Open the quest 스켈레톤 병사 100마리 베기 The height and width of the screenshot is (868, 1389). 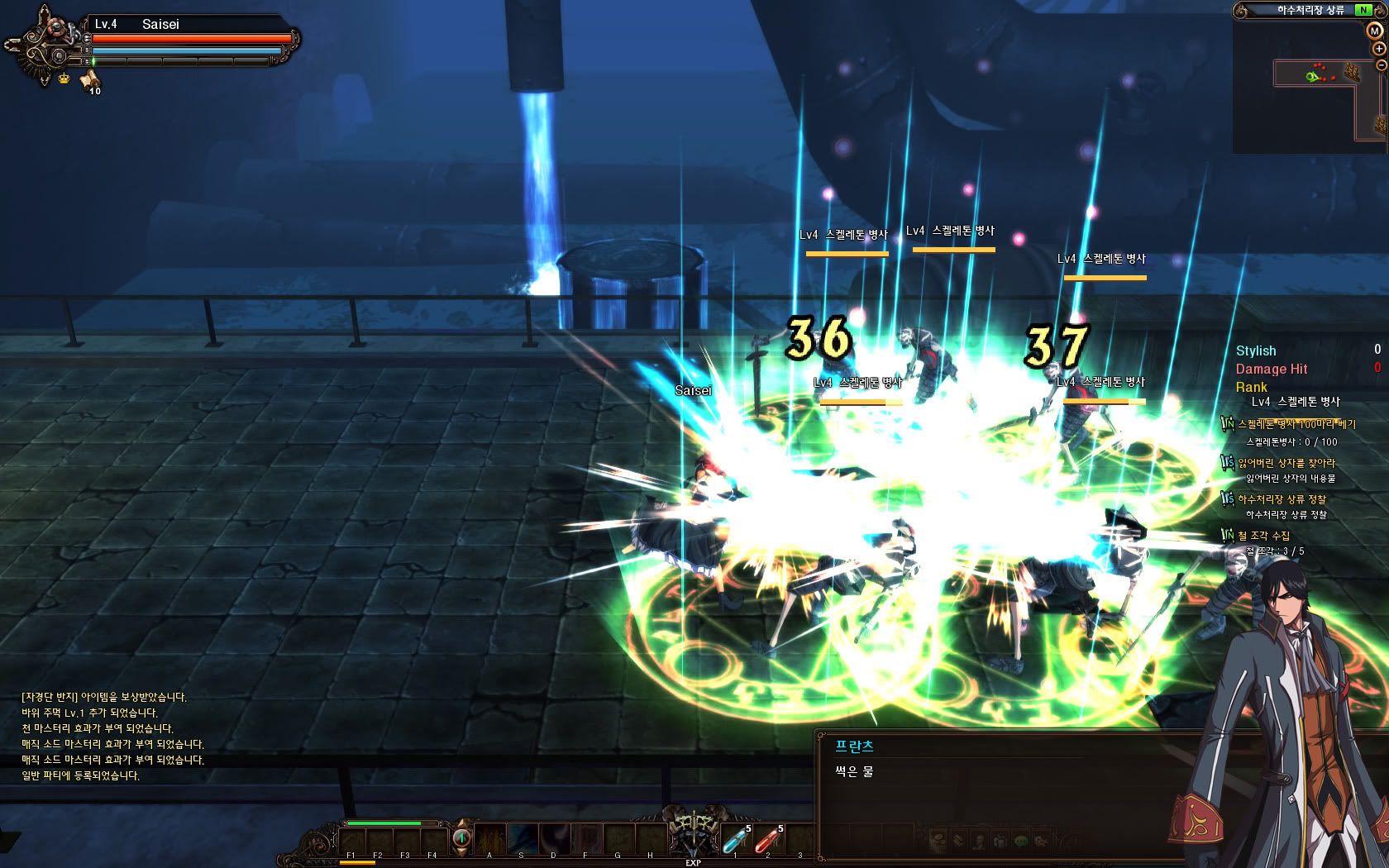(x=1296, y=424)
